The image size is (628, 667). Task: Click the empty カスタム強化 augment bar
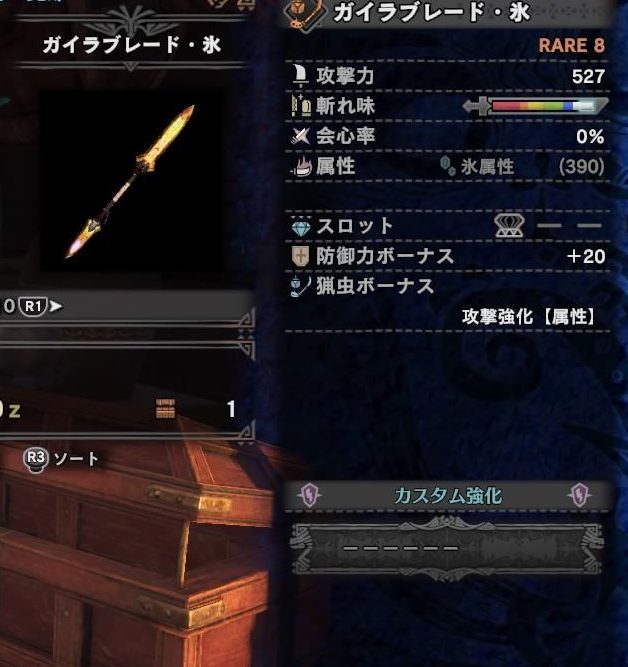447,548
